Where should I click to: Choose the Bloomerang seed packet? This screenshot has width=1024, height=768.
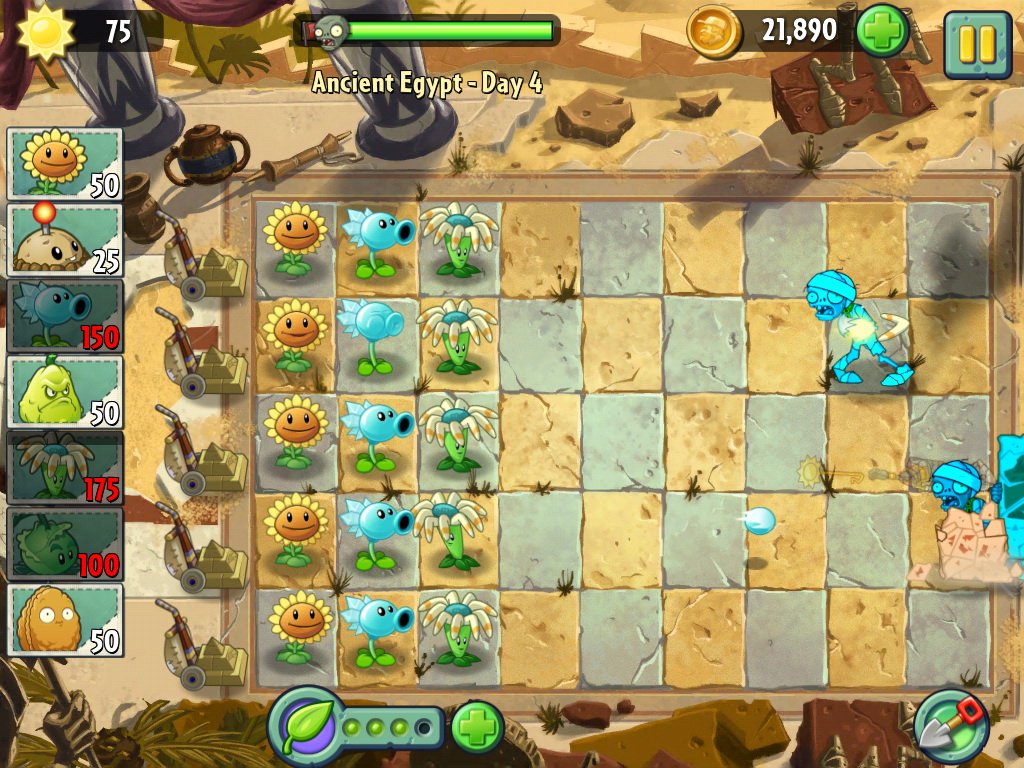[65, 468]
